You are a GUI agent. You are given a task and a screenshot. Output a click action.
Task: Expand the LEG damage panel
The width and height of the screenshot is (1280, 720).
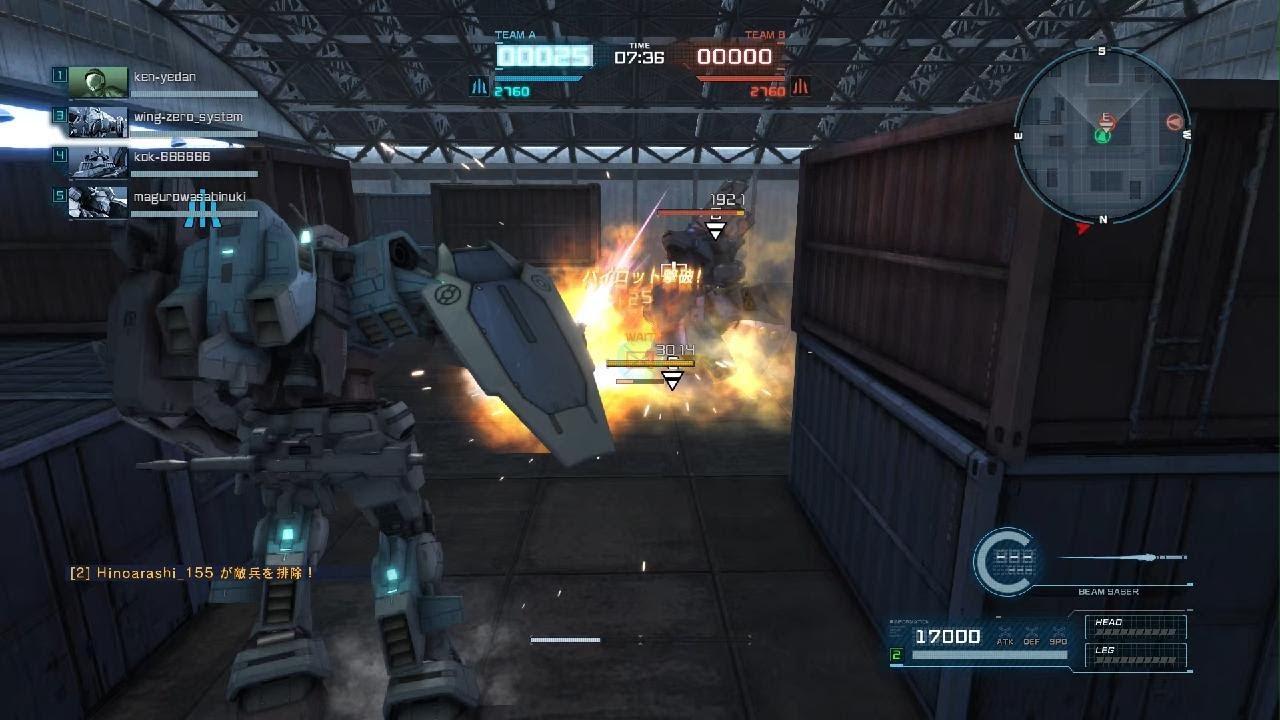coord(1135,653)
